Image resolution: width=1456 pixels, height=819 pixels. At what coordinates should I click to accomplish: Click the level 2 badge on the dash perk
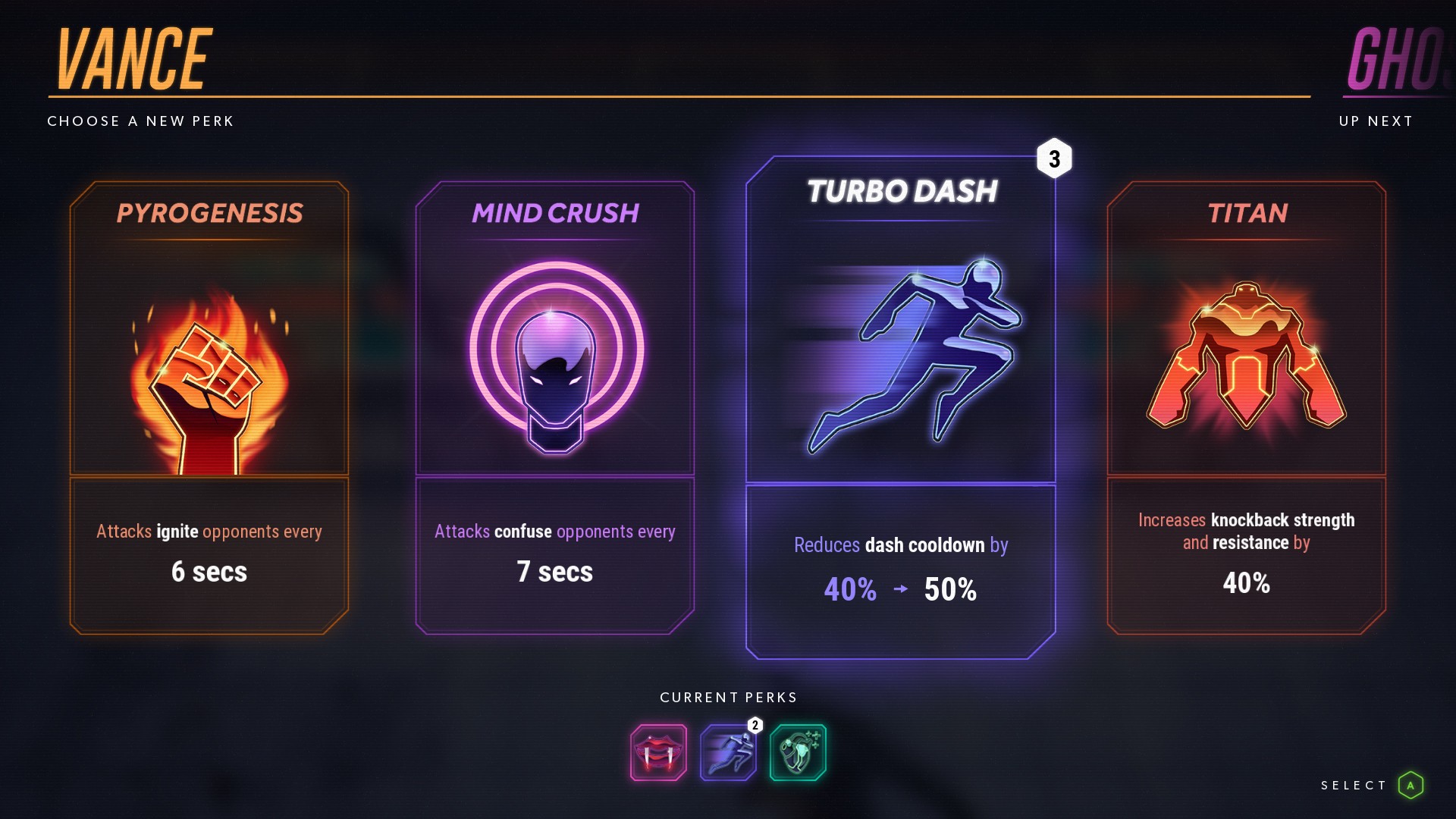tap(755, 726)
